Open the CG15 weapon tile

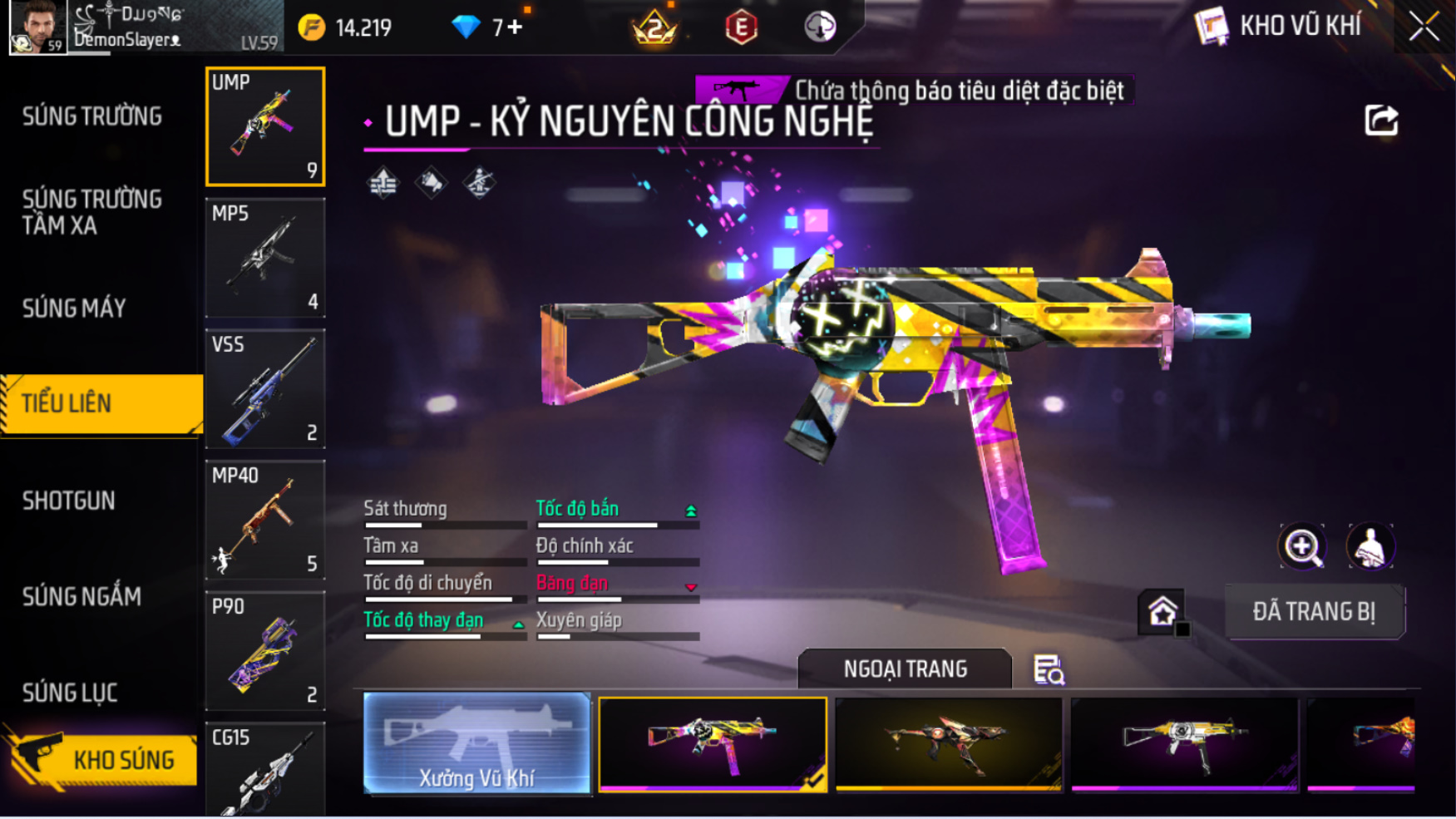(x=265, y=769)
